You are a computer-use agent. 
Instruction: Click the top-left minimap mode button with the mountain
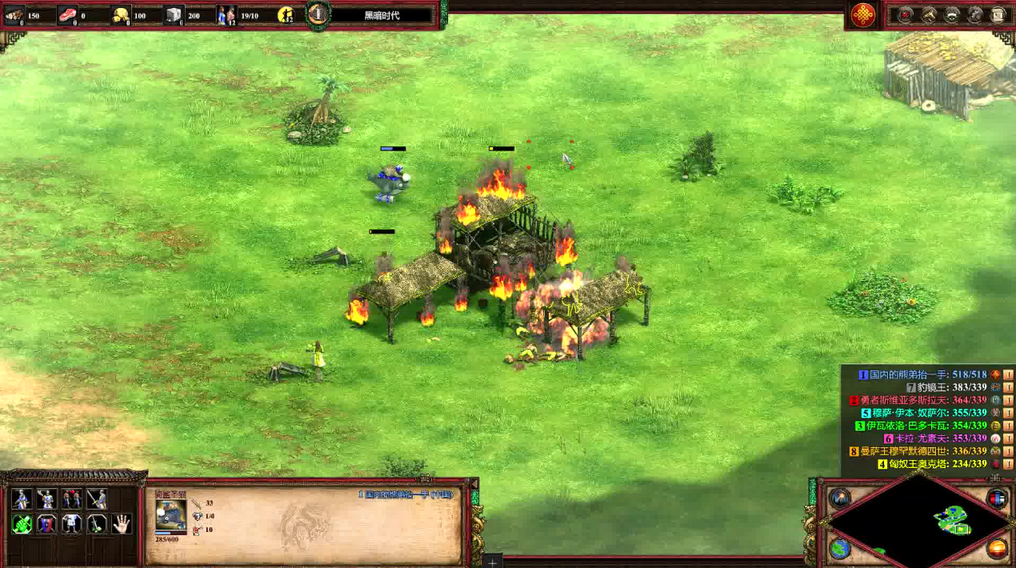pos(840,497)
